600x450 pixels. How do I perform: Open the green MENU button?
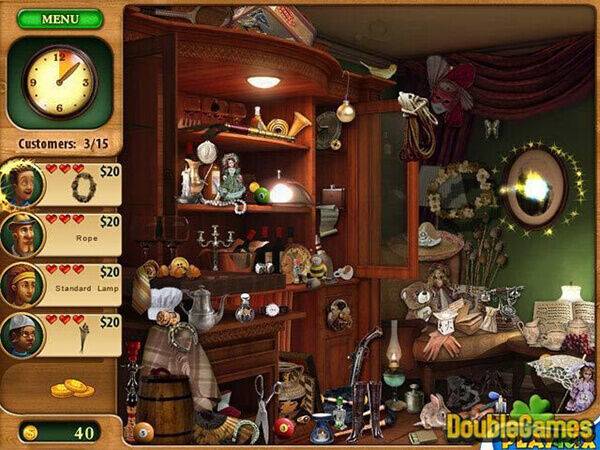tap(60, 19)
